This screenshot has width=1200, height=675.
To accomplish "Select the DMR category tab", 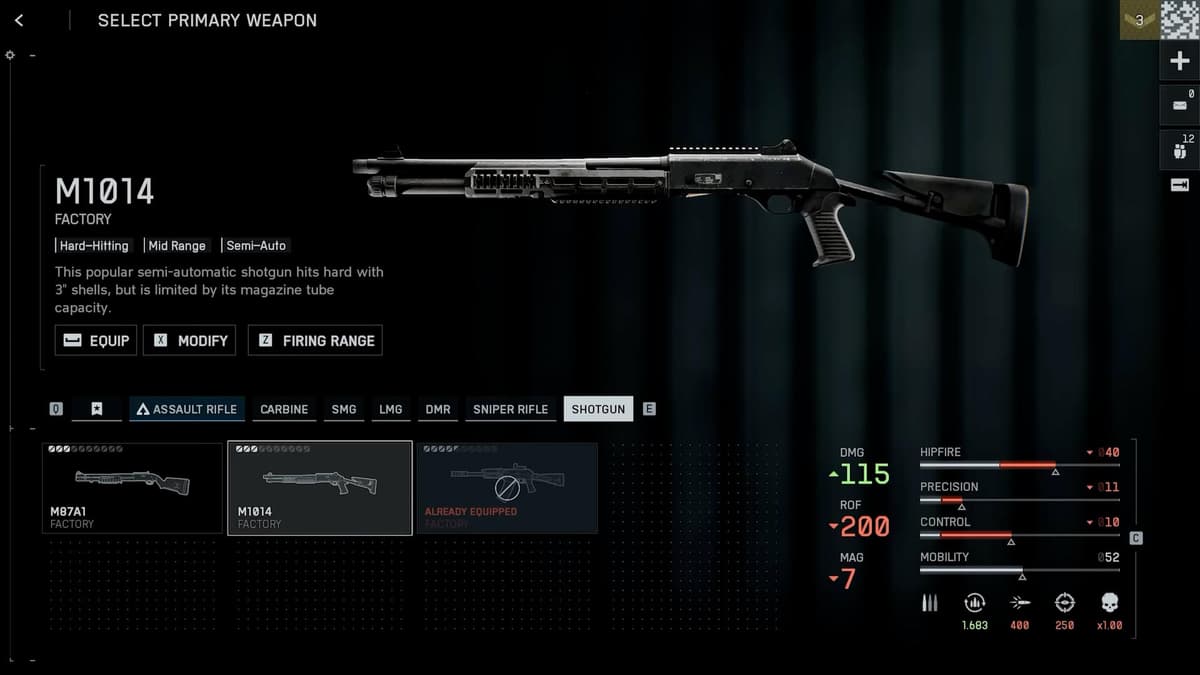I will tap(438, 409).
